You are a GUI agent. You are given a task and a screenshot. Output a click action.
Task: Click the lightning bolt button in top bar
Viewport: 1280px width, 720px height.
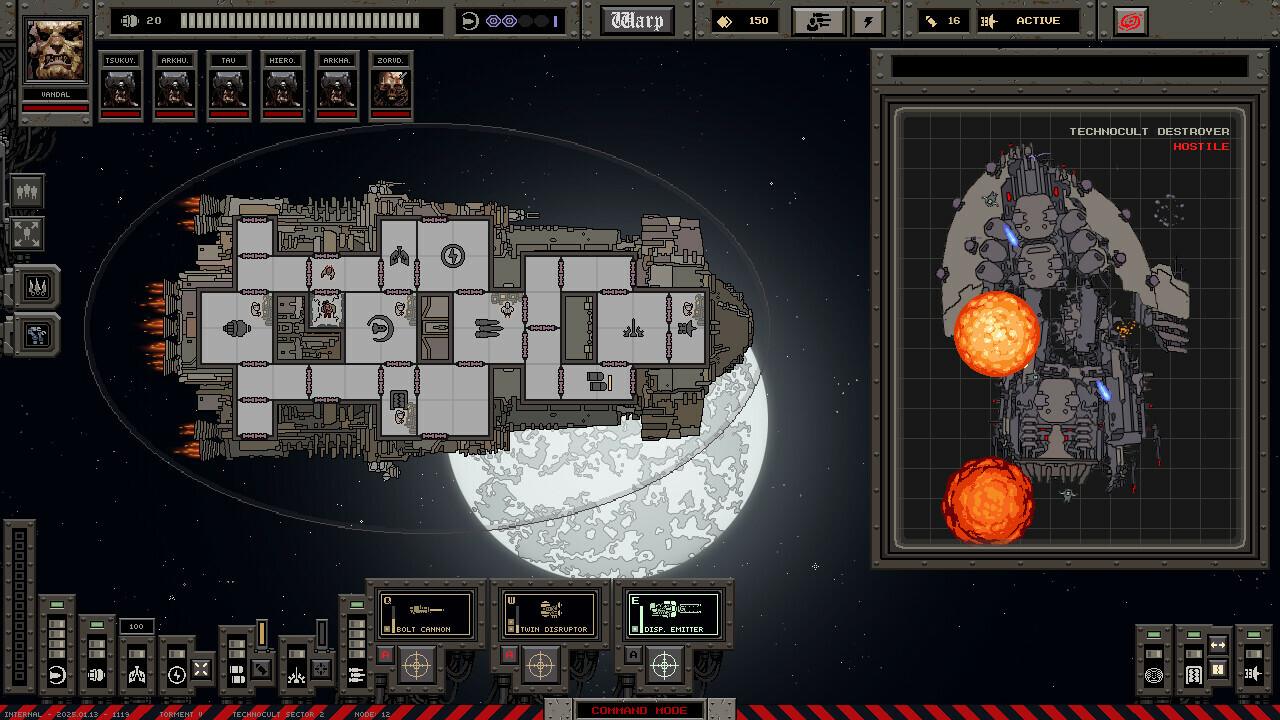coord(867,21)
